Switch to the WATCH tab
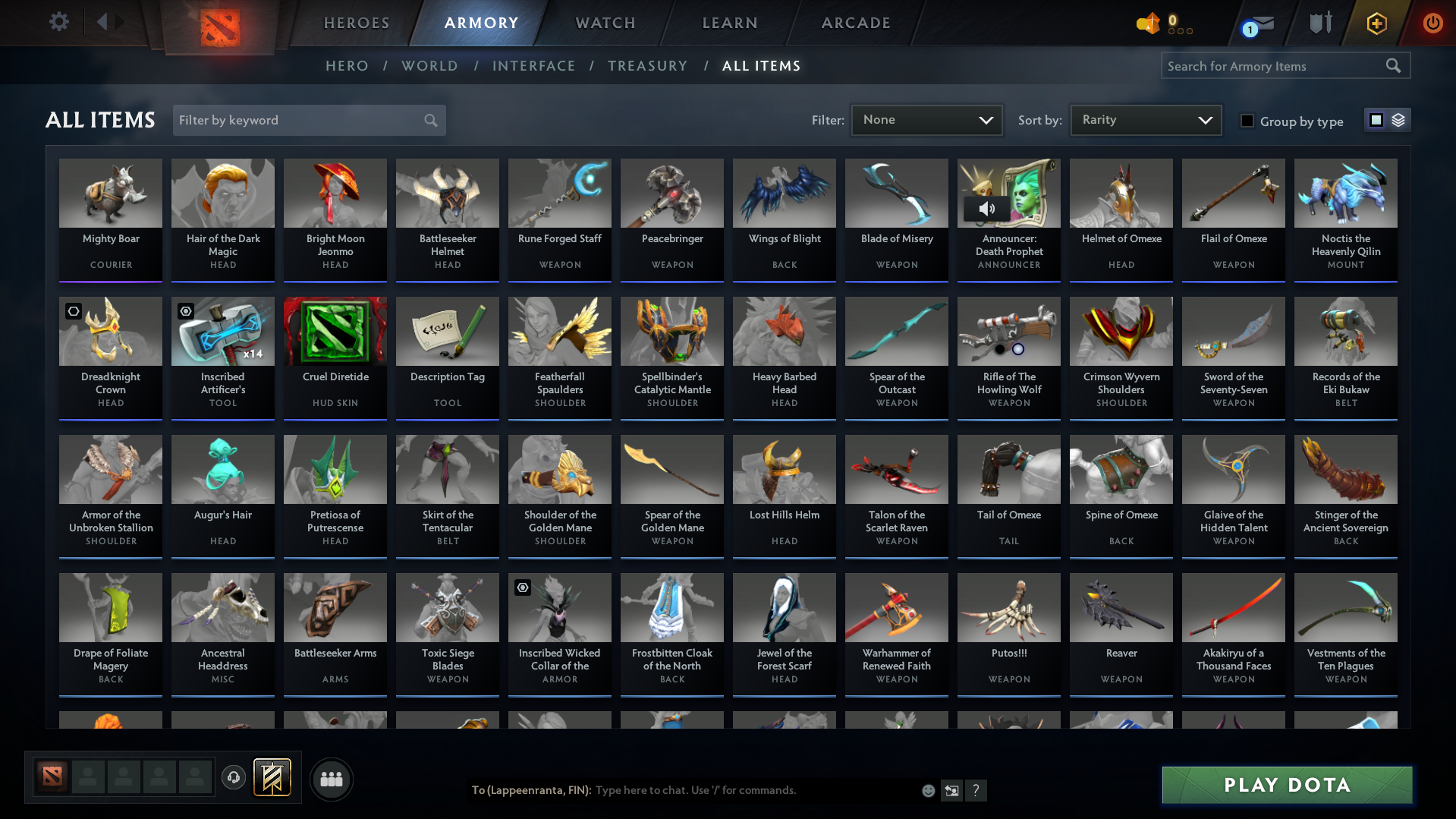Viewport: 1456px width, 819px height. click(605, 23)
